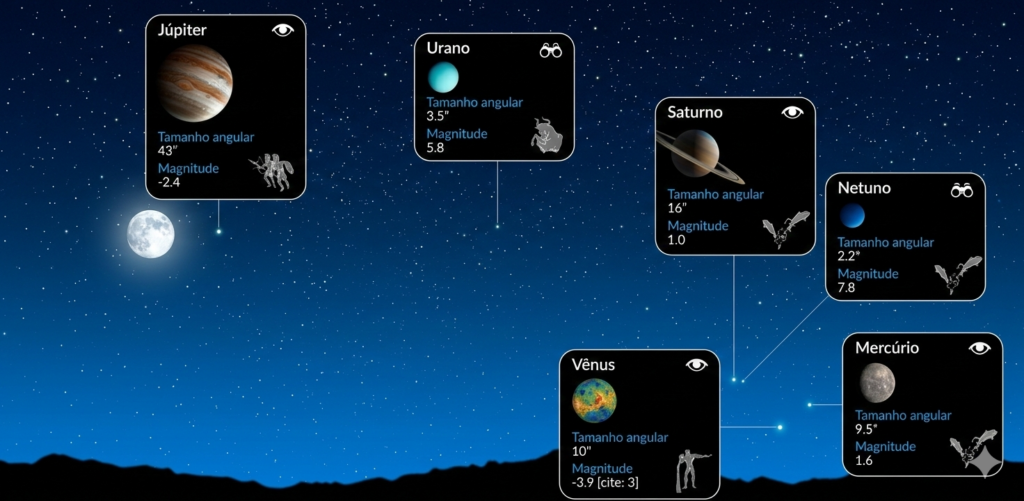
Task: Click the eye icon on Vênus card
Action: coord(696,365)
